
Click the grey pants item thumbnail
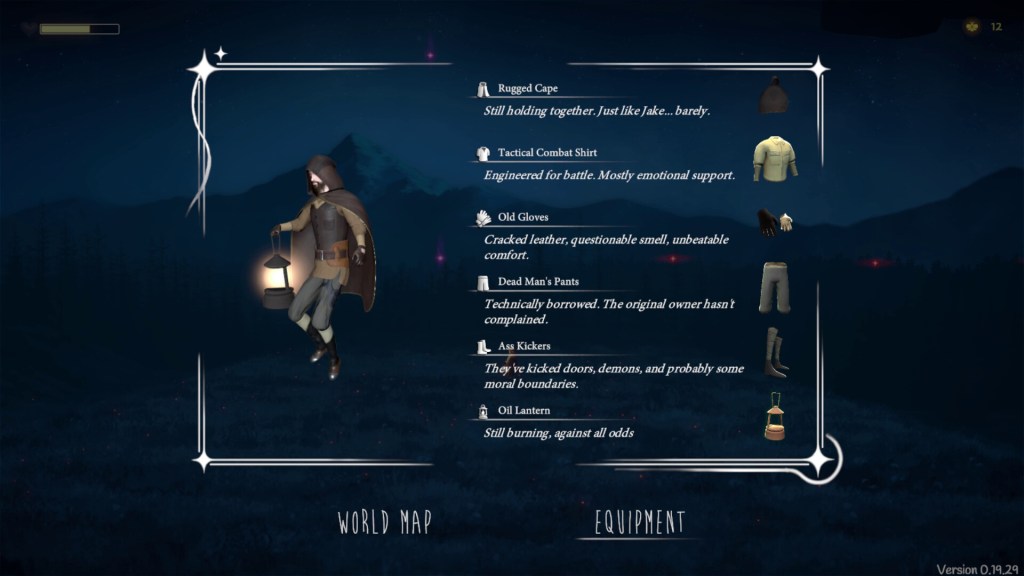tap(774, 287)
